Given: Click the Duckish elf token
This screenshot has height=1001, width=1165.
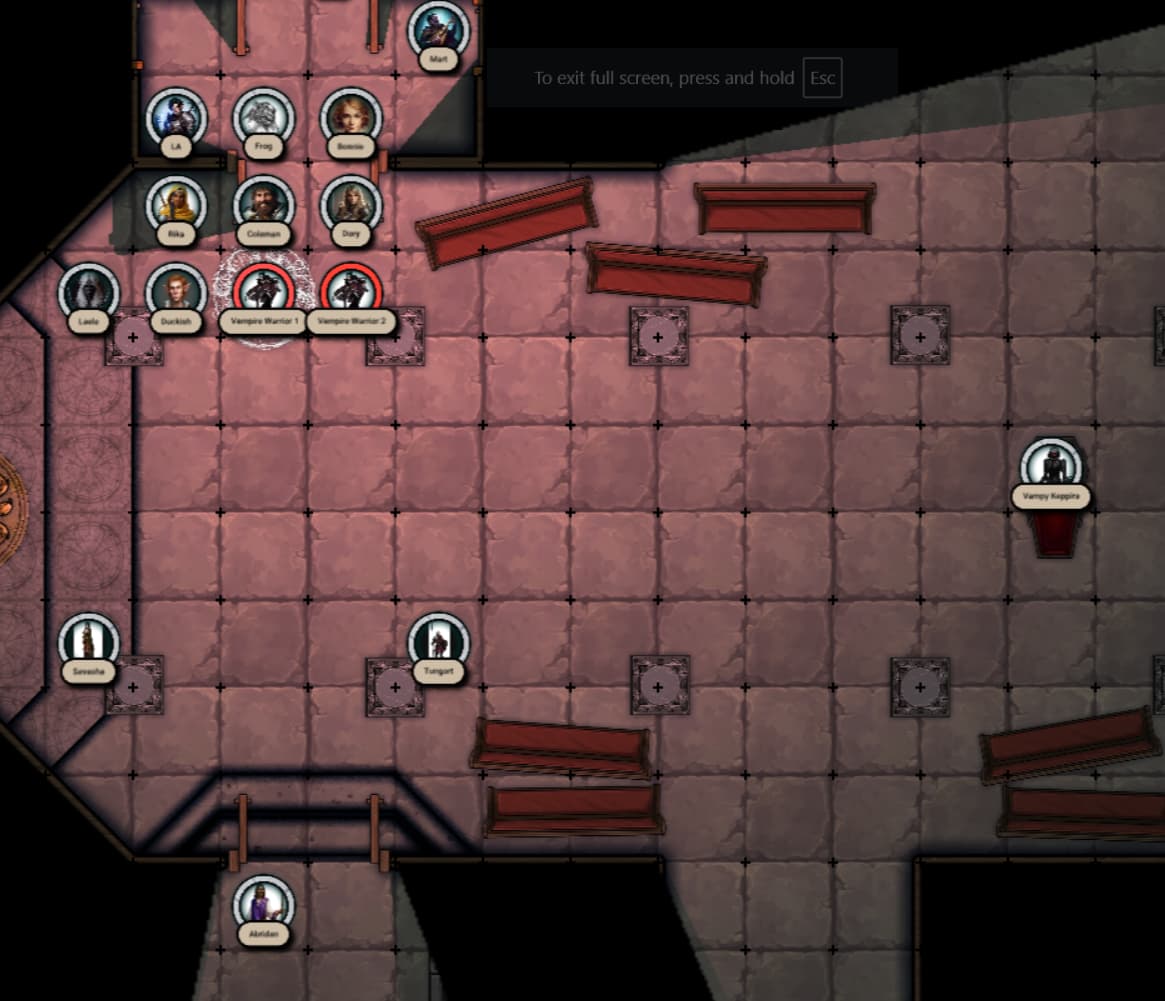Looking at the screenshot, I should [x=176, y=292].
